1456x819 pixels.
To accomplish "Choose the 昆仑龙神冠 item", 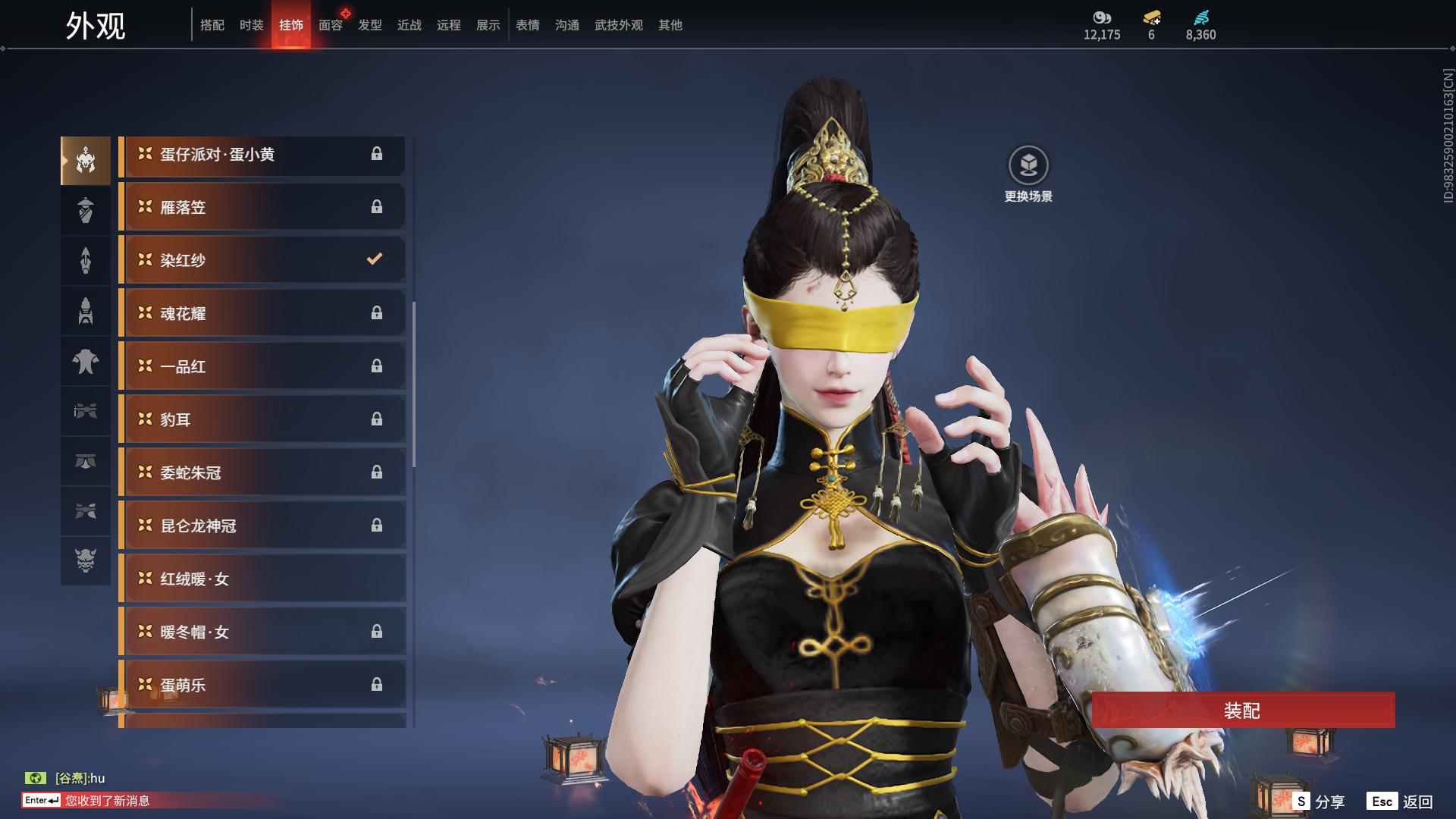I will coord(262,526).
